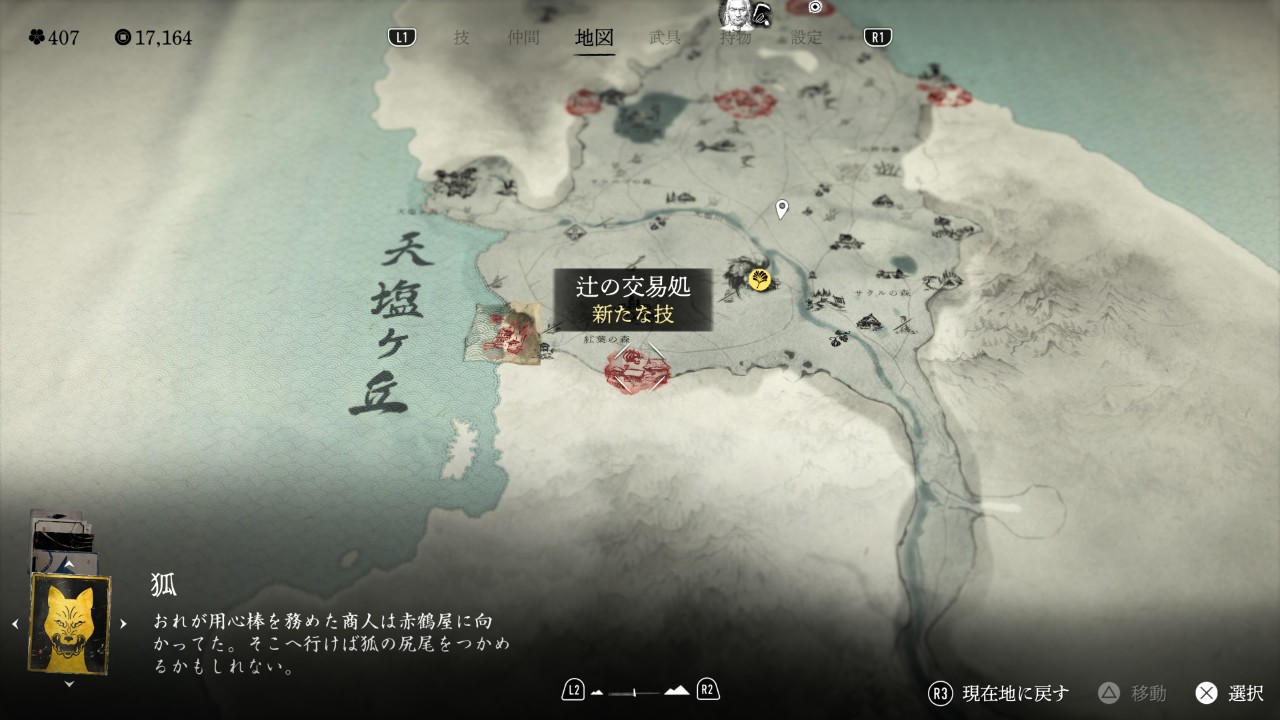Screen dimensions: 1280x720
Task: Select the 地図 (Map) tab
Action: (594, 38)
